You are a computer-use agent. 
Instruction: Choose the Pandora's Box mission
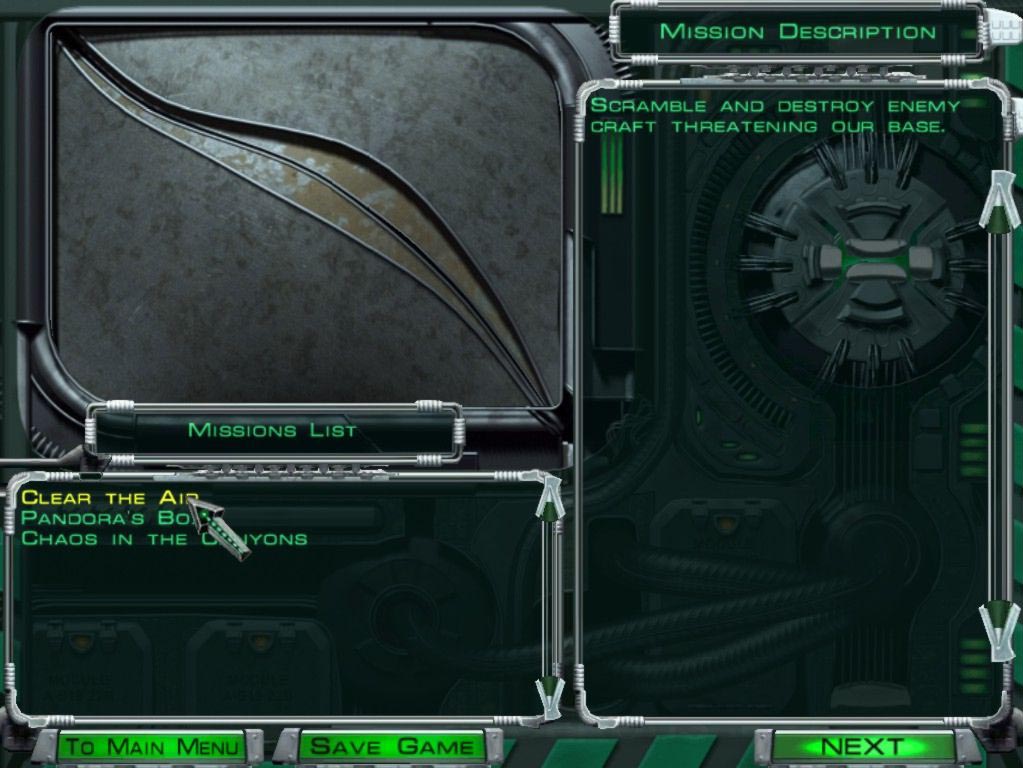100,518
